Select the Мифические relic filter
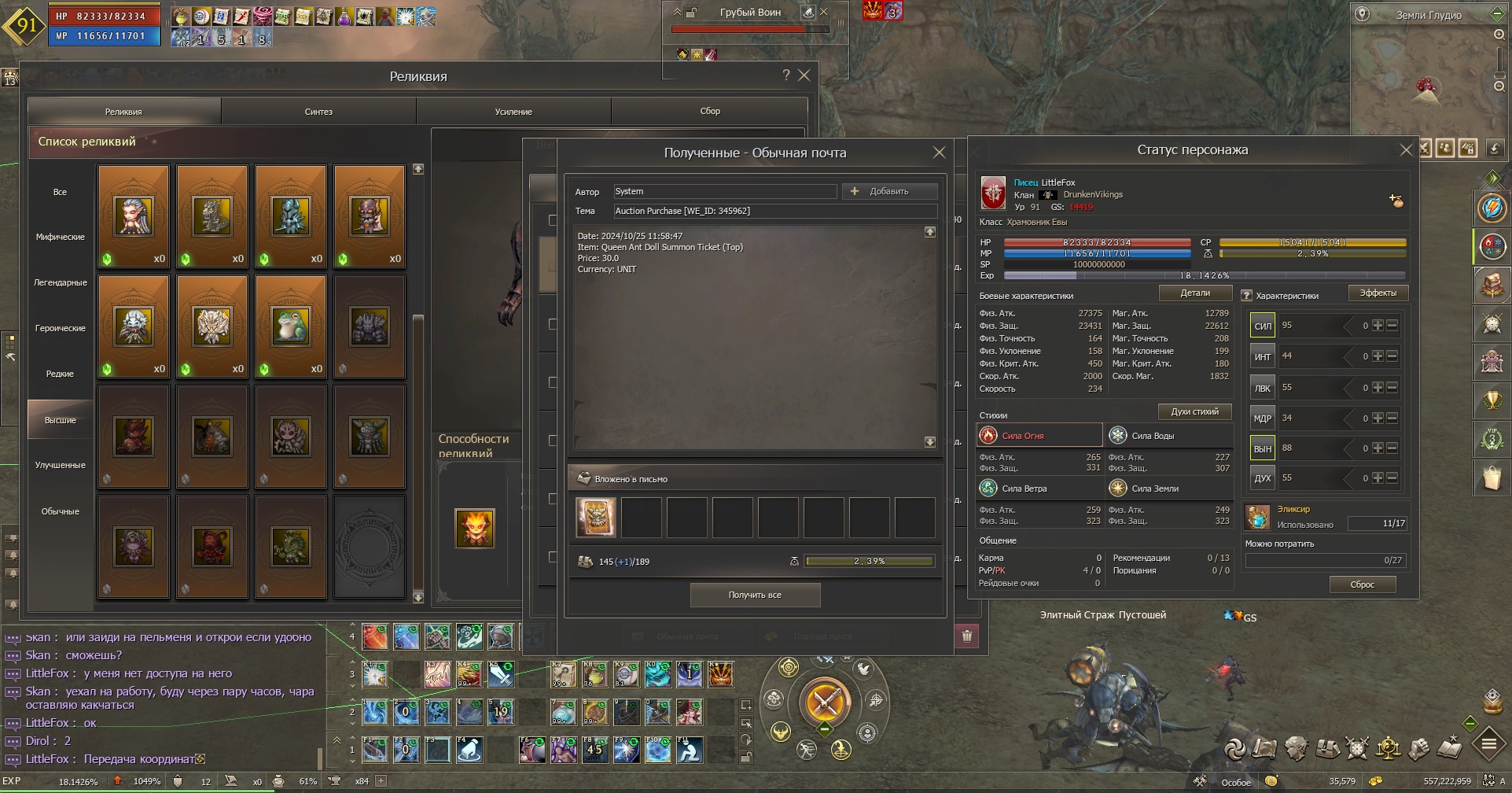Viewport: 1512px width, 793px height. tap(61, 237)
